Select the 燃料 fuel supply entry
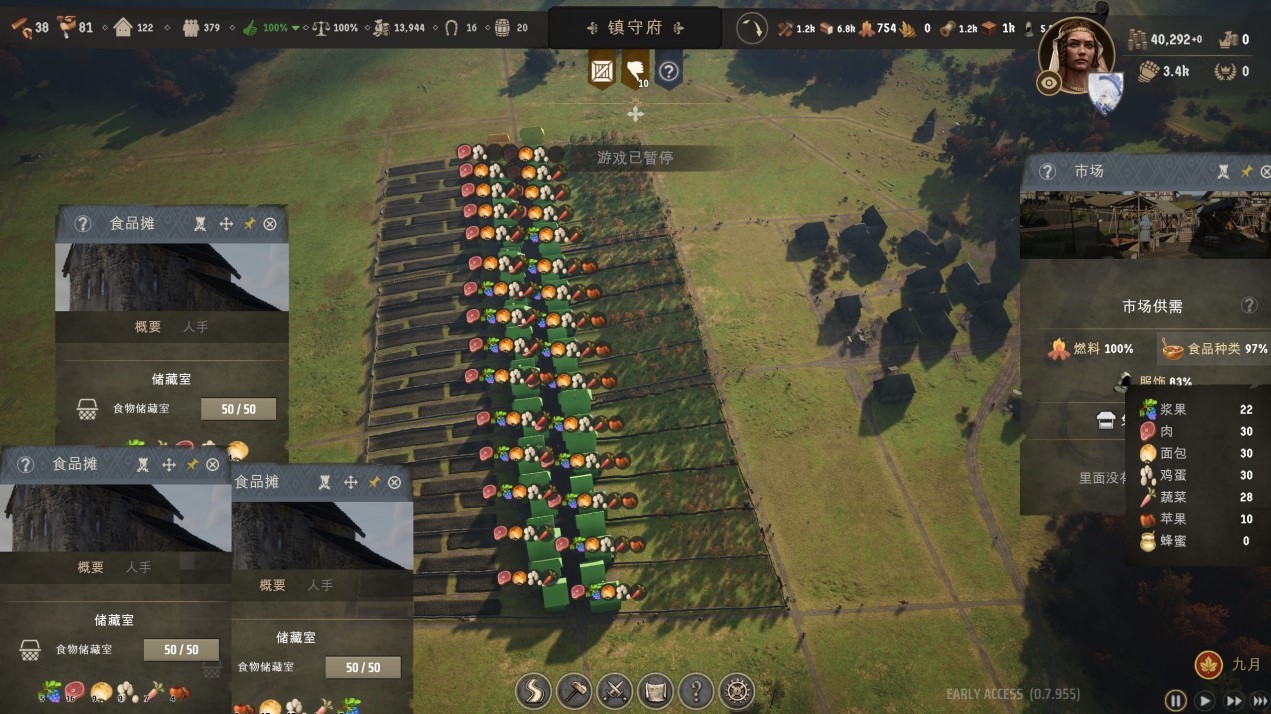 [1090, 349]
